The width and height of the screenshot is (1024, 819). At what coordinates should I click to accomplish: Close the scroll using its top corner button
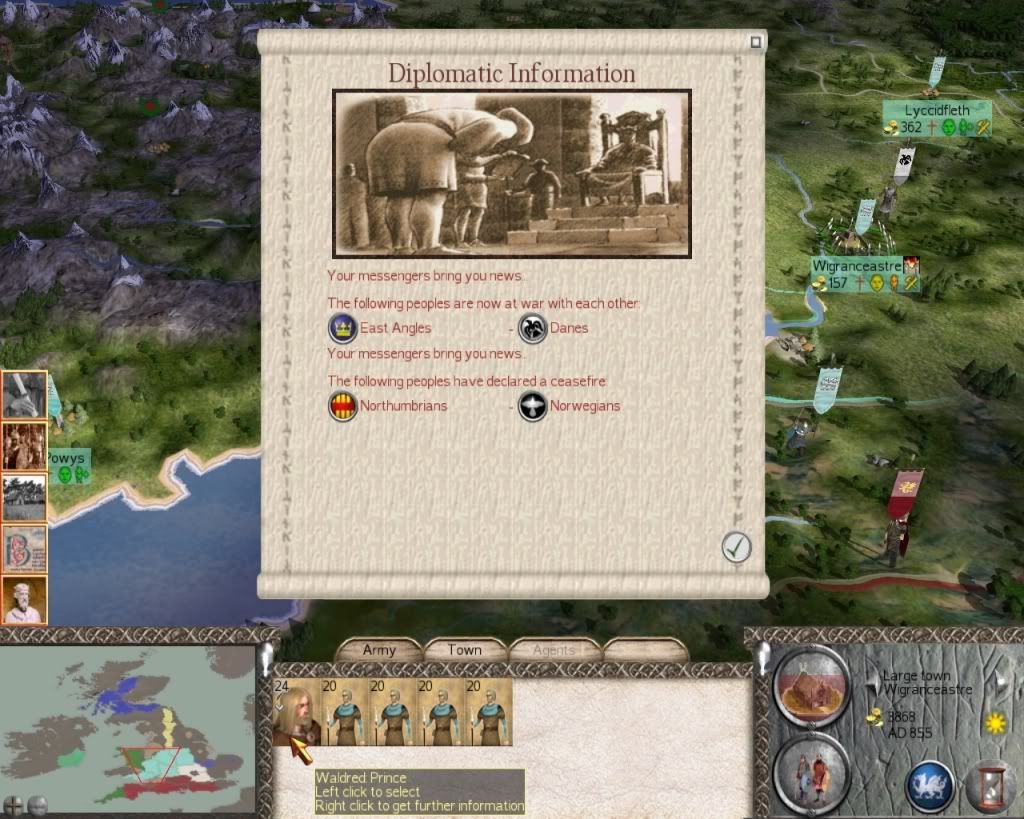[756, 42]
